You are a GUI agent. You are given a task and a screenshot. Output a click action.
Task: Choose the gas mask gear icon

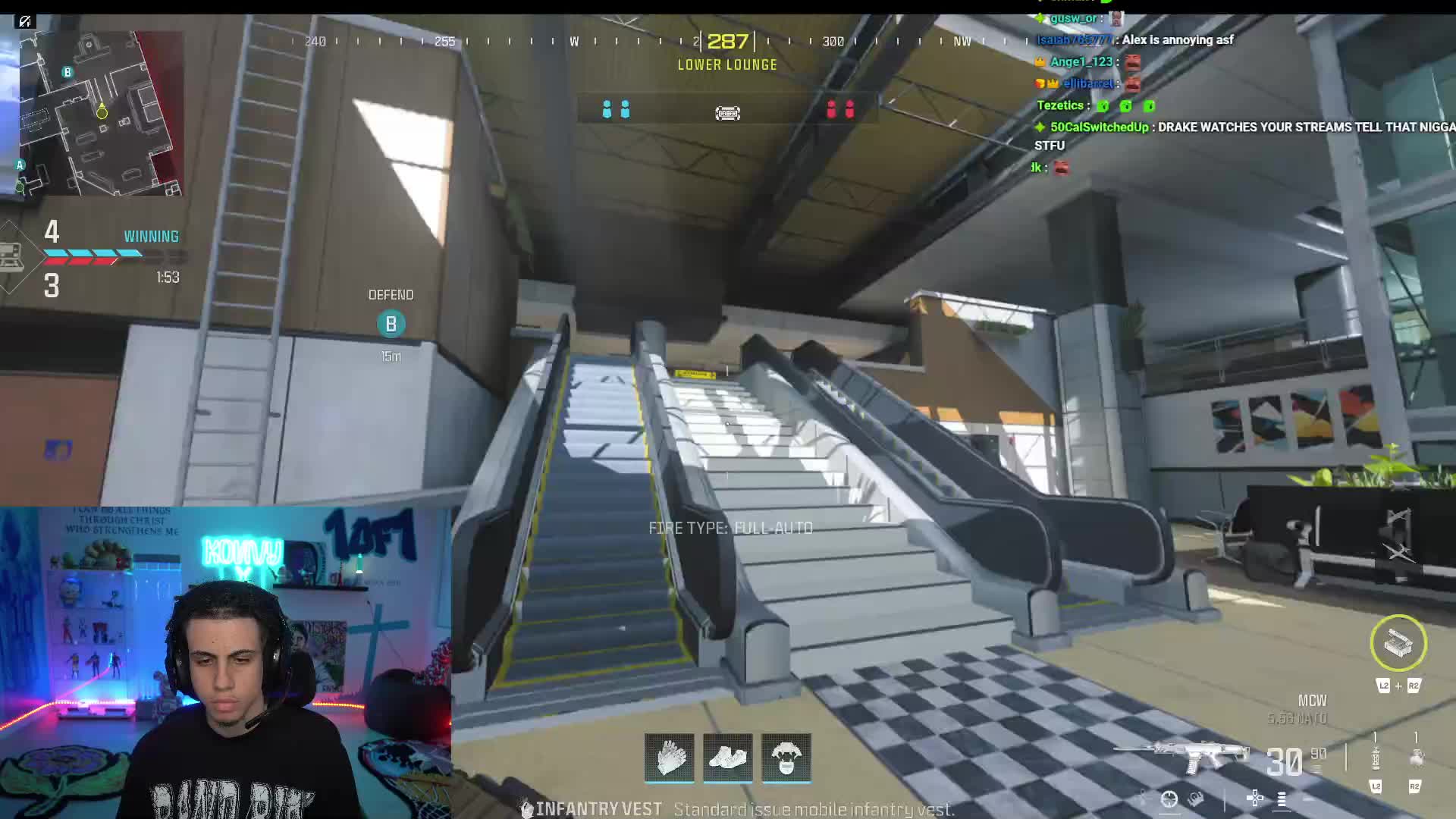pos(786,757)
